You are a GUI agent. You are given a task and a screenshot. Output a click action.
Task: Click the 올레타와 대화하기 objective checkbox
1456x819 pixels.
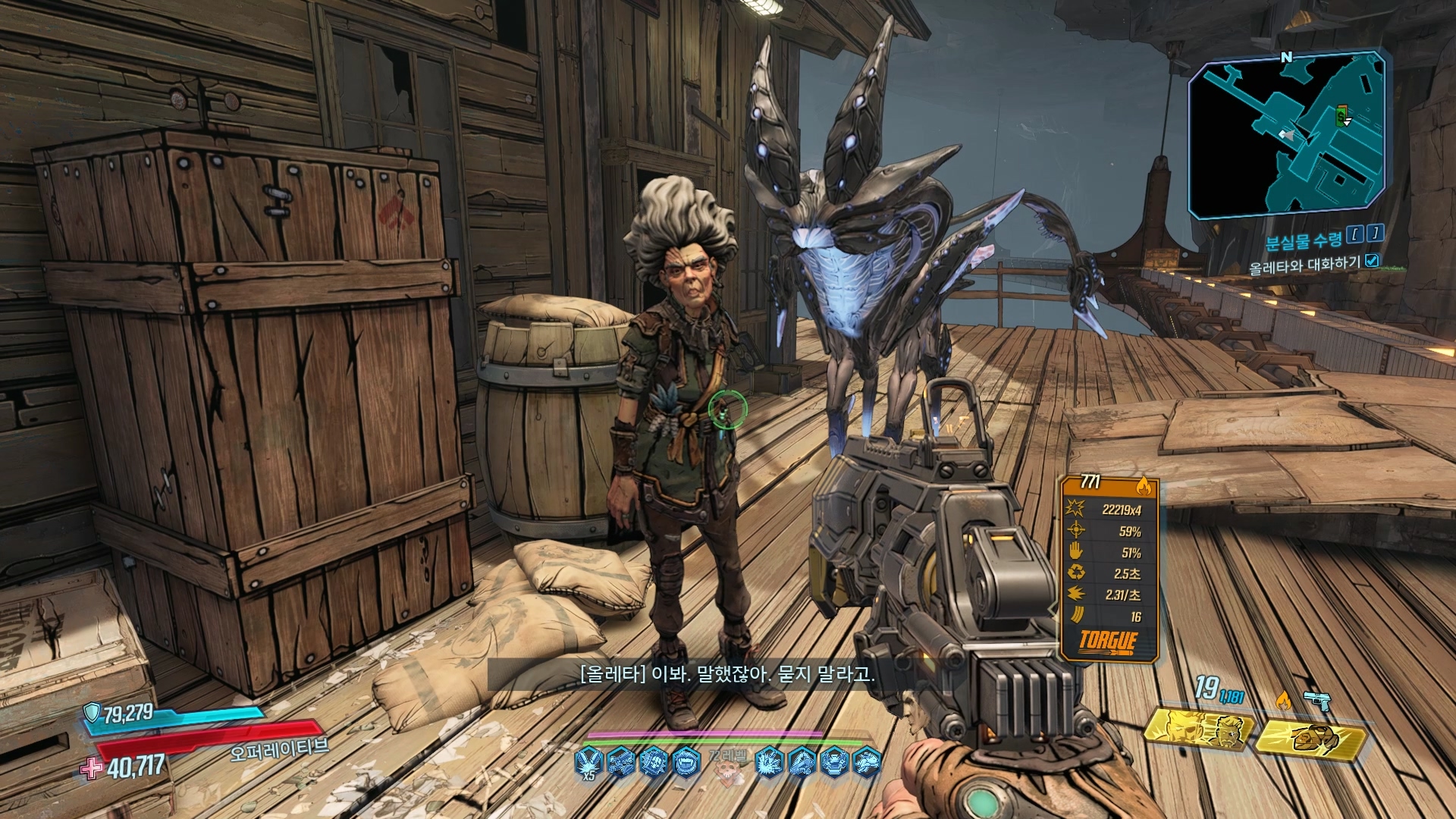pyautogui.click(x=1372, y=262)
